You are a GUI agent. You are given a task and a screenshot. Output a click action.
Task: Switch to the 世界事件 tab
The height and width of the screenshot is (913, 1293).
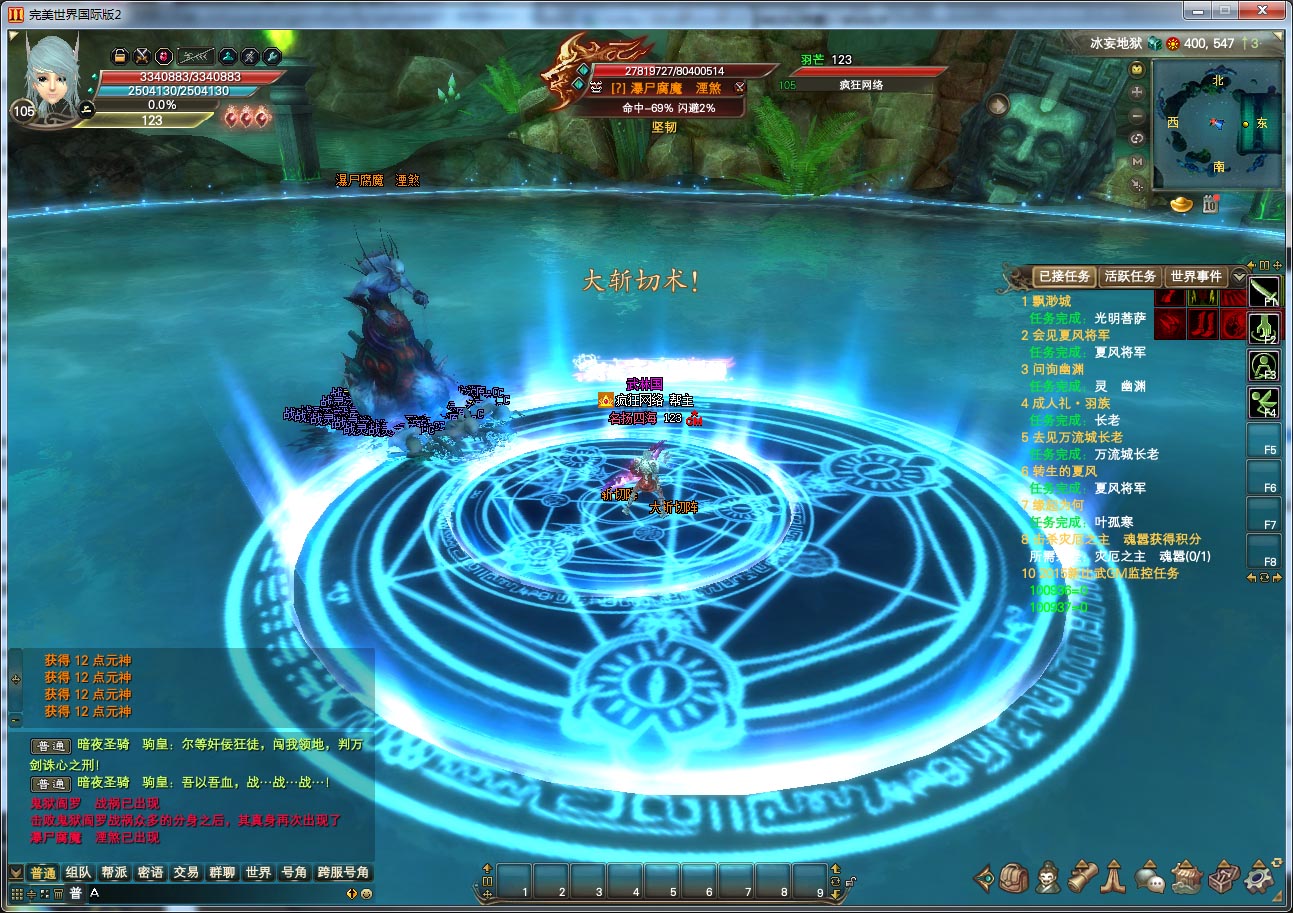click(x=1196, y=276)
